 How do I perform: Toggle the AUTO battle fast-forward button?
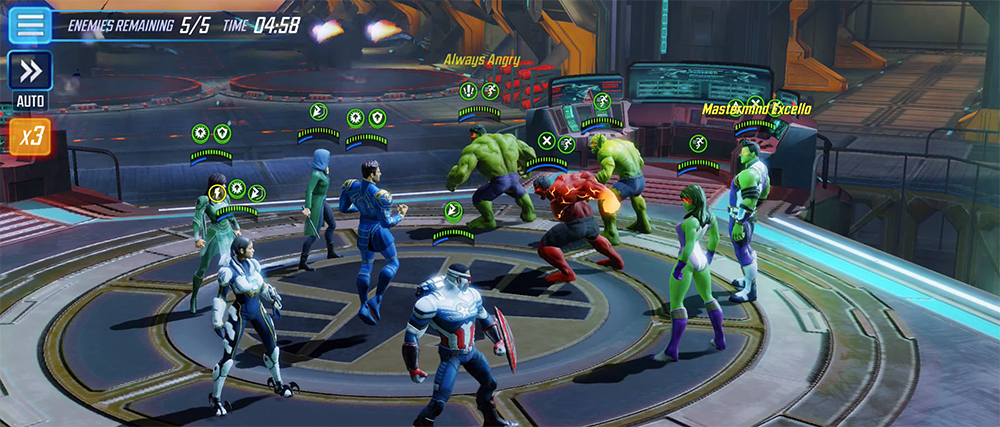[x=30, y=72]
